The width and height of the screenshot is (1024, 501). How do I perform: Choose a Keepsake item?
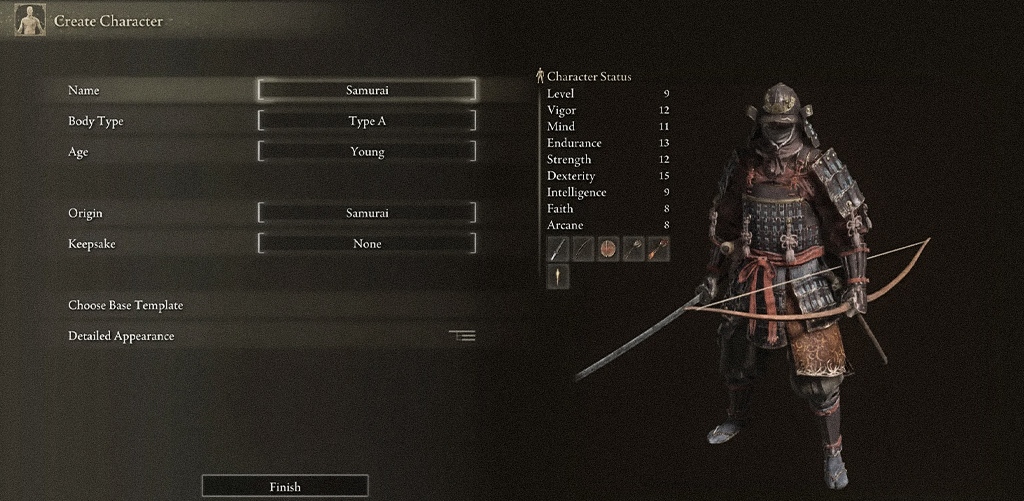click(x=367, y=243)
